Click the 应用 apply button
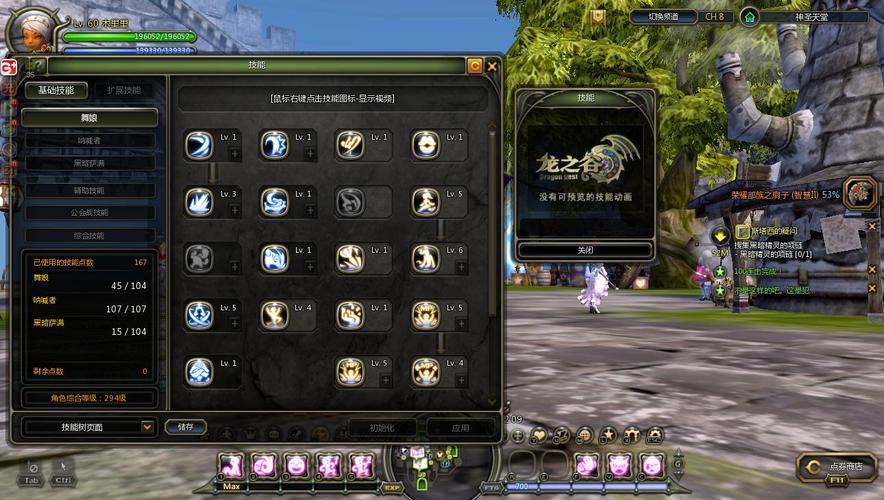Image resolution: width=884 pixels, height=500 pixels. pos(460,427)
